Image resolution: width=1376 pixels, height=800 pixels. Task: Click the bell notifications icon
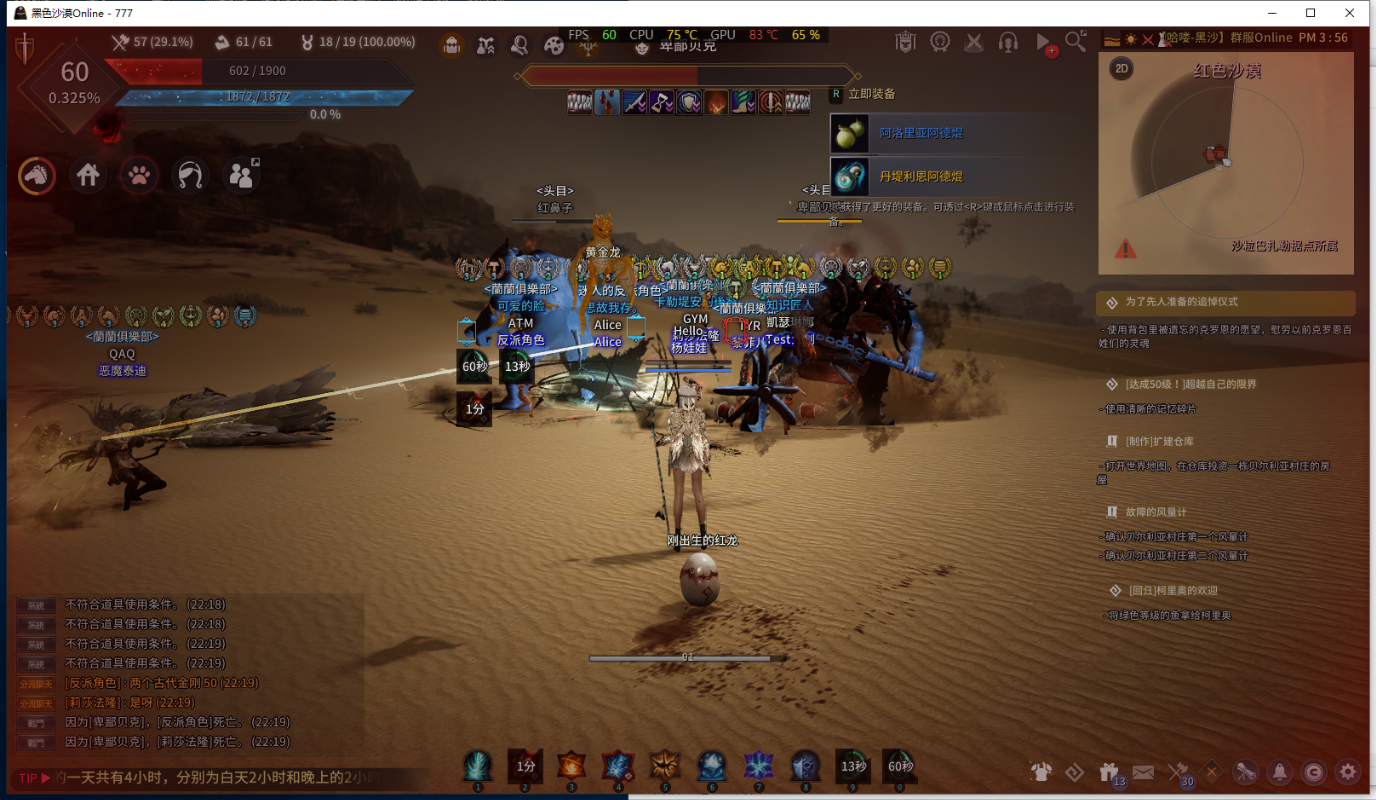[1278, 771]
